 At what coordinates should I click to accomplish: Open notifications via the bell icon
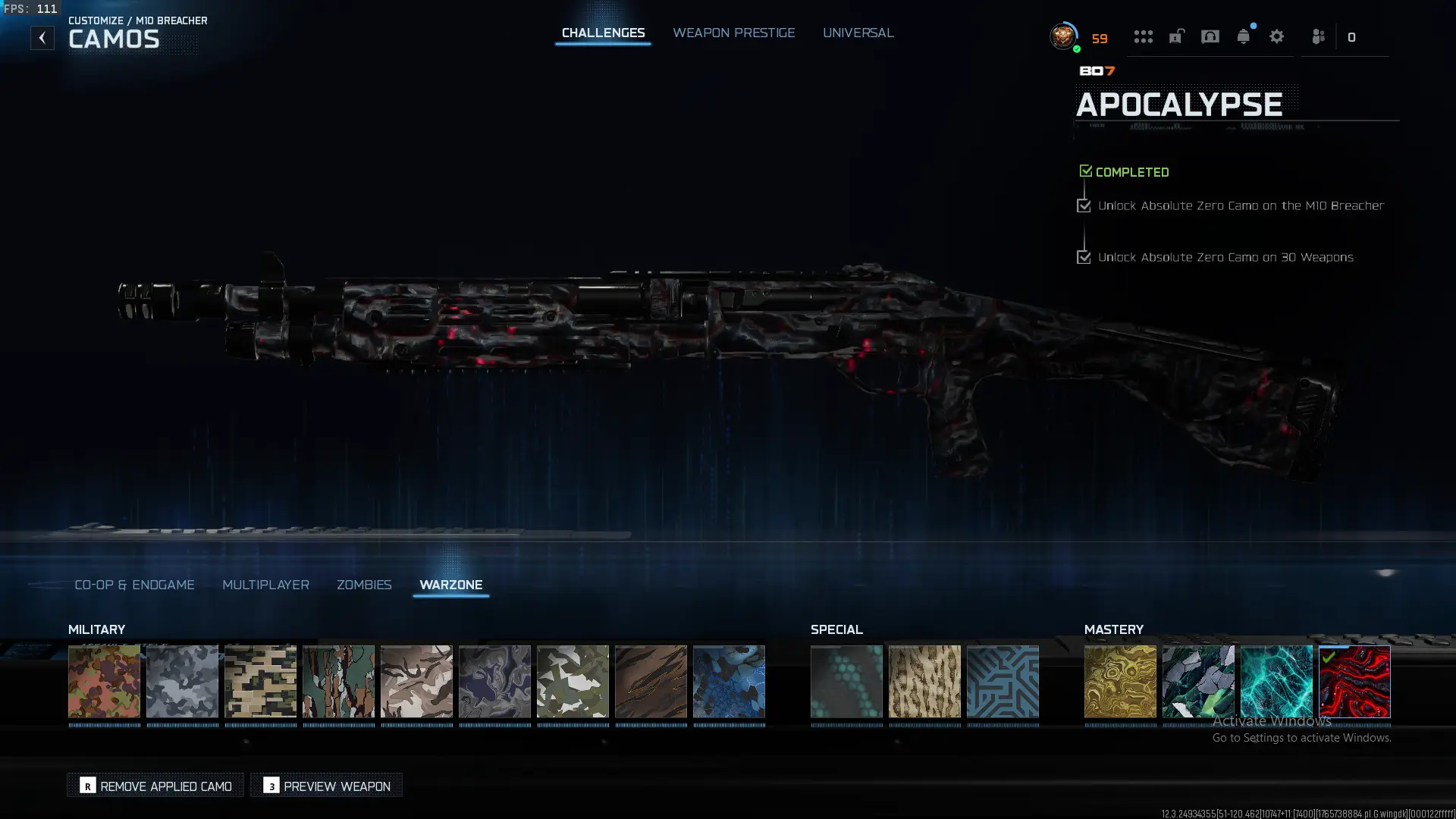[x=1243, y=36]
